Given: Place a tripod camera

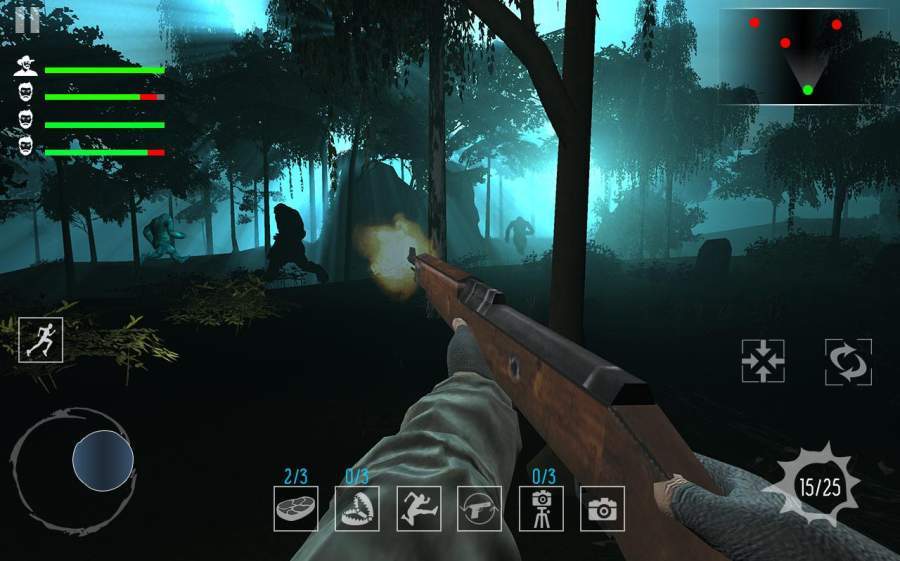Looking at the screenshot, I should [x=541, y=508].
